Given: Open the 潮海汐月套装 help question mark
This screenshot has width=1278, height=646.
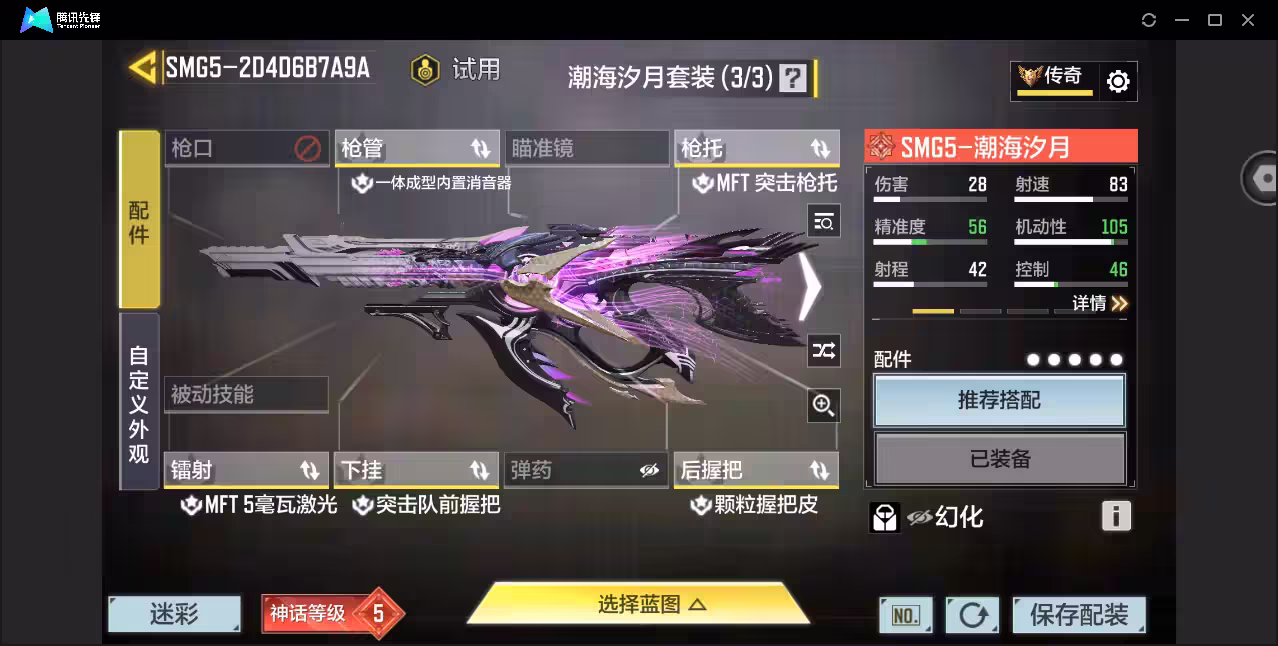Looking at the screenshot, I should 793,78.
